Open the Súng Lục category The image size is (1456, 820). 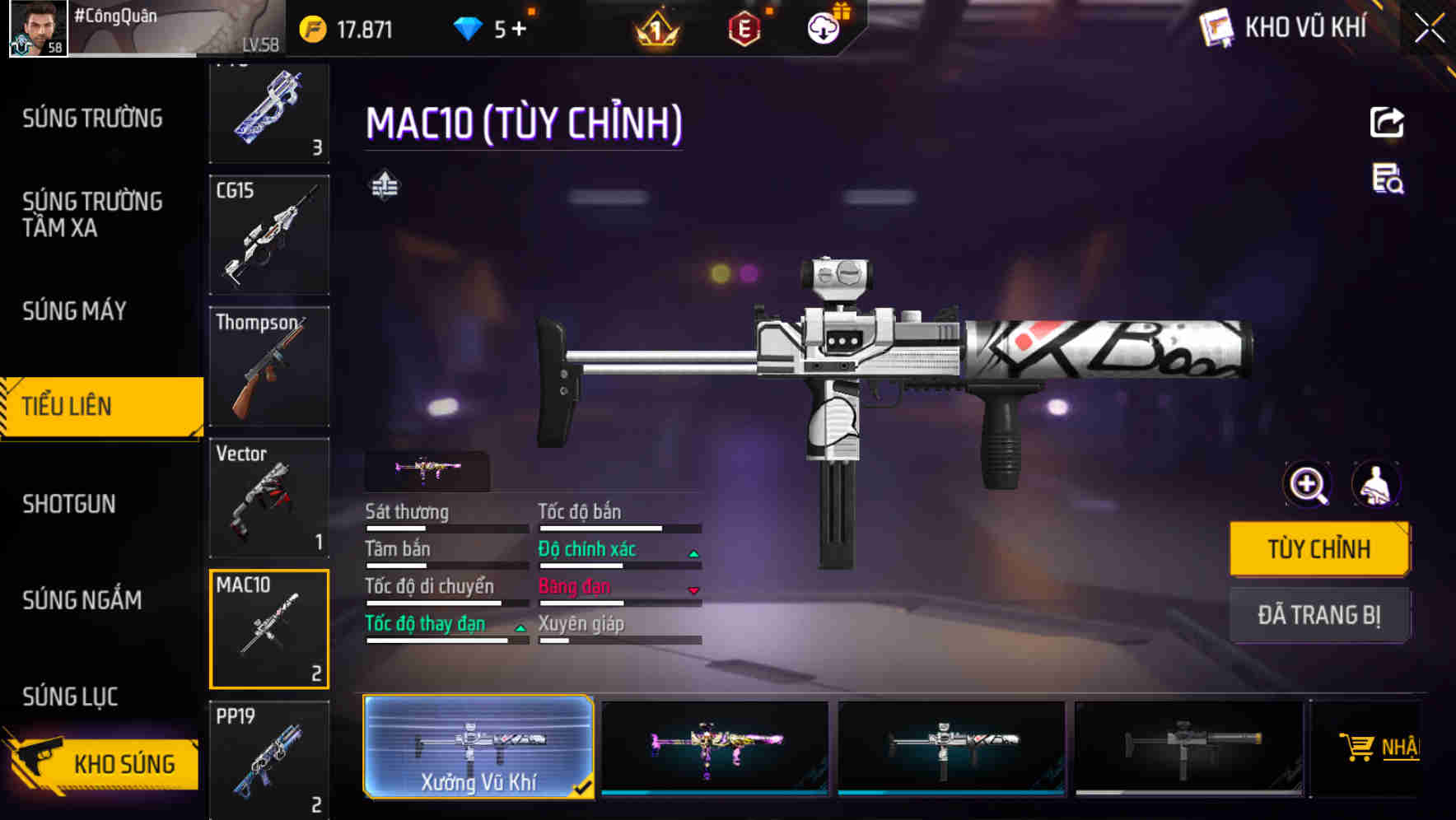tap(70, 697)
